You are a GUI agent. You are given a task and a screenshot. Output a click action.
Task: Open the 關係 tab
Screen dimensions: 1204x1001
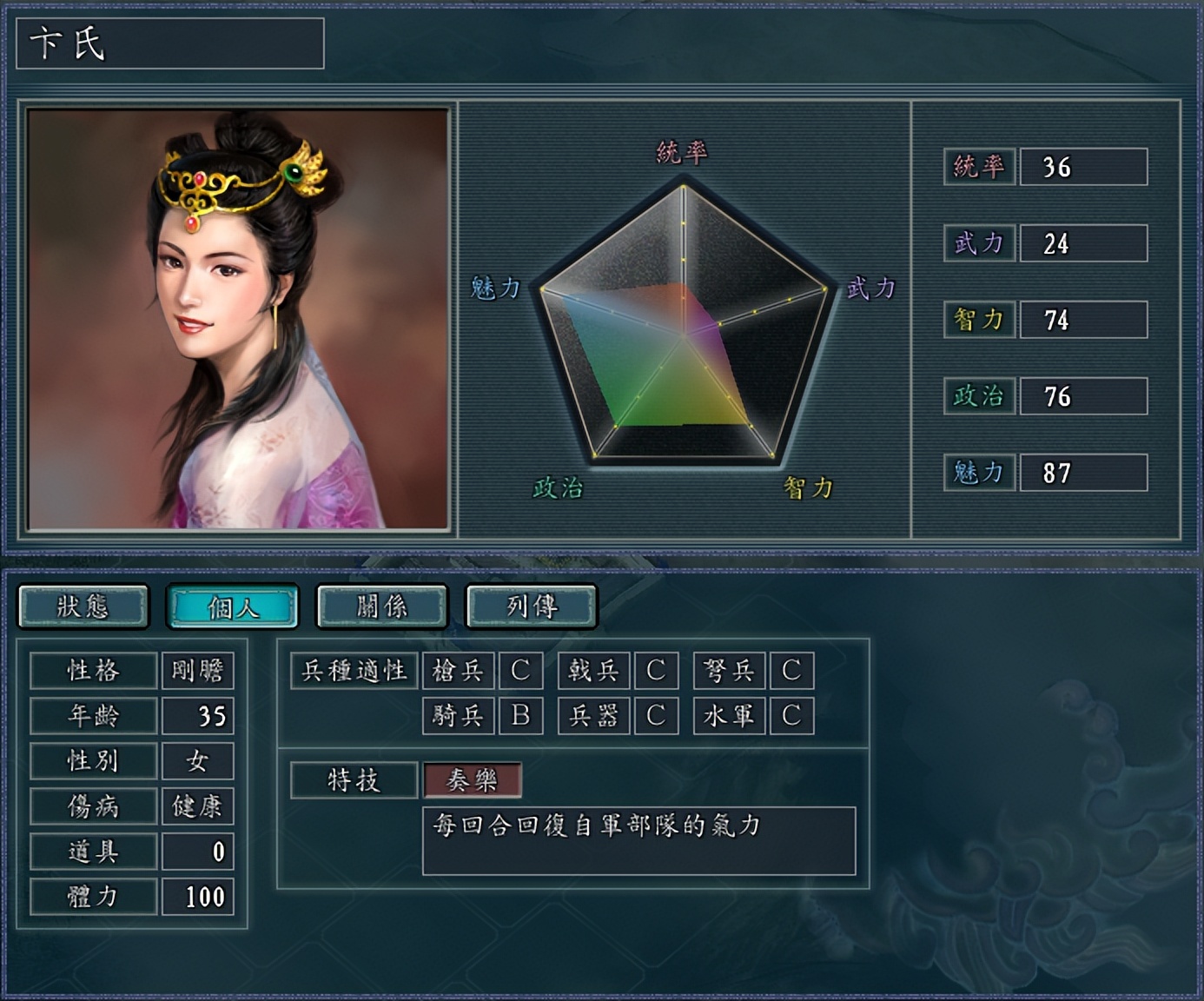point(382,607)
